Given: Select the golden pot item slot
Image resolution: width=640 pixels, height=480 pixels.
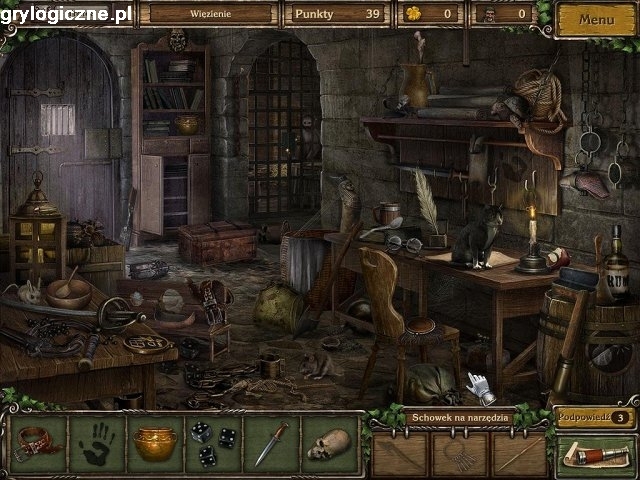Looking at the screenshot, I should pos(155,443).
